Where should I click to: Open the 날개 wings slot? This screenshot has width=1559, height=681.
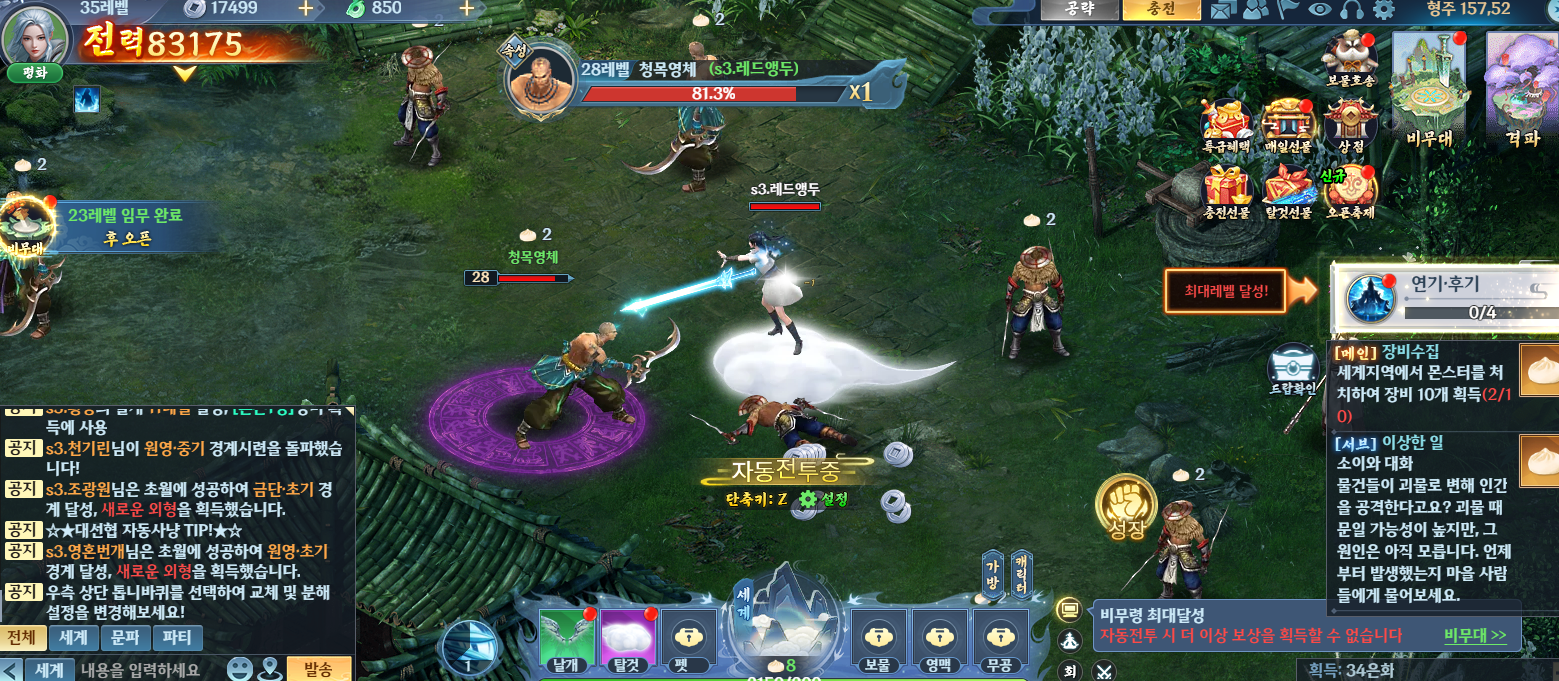(566, 640)
